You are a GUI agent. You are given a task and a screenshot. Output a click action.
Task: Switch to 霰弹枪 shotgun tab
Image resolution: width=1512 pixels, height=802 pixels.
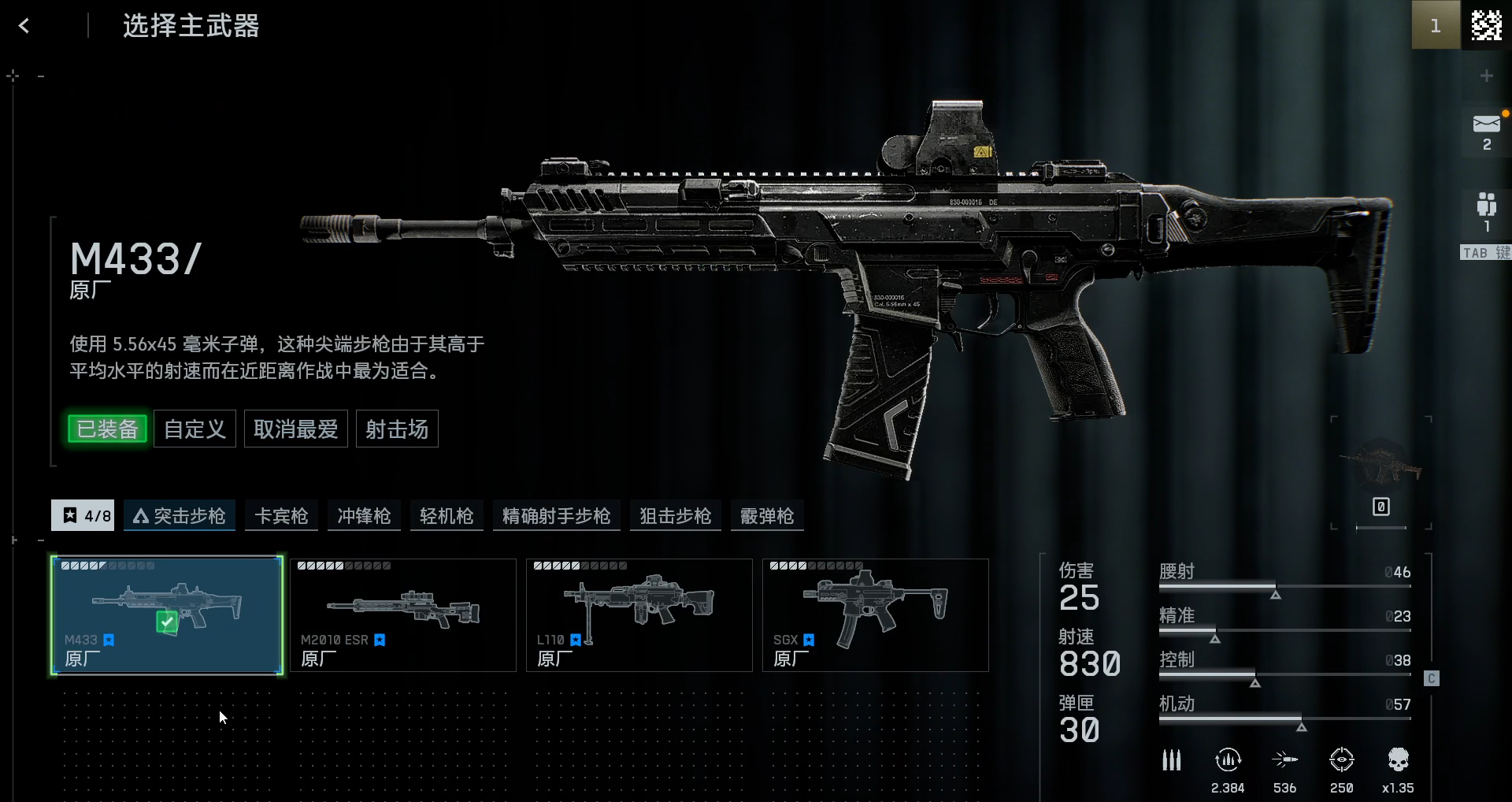click(x=767, y=516)
